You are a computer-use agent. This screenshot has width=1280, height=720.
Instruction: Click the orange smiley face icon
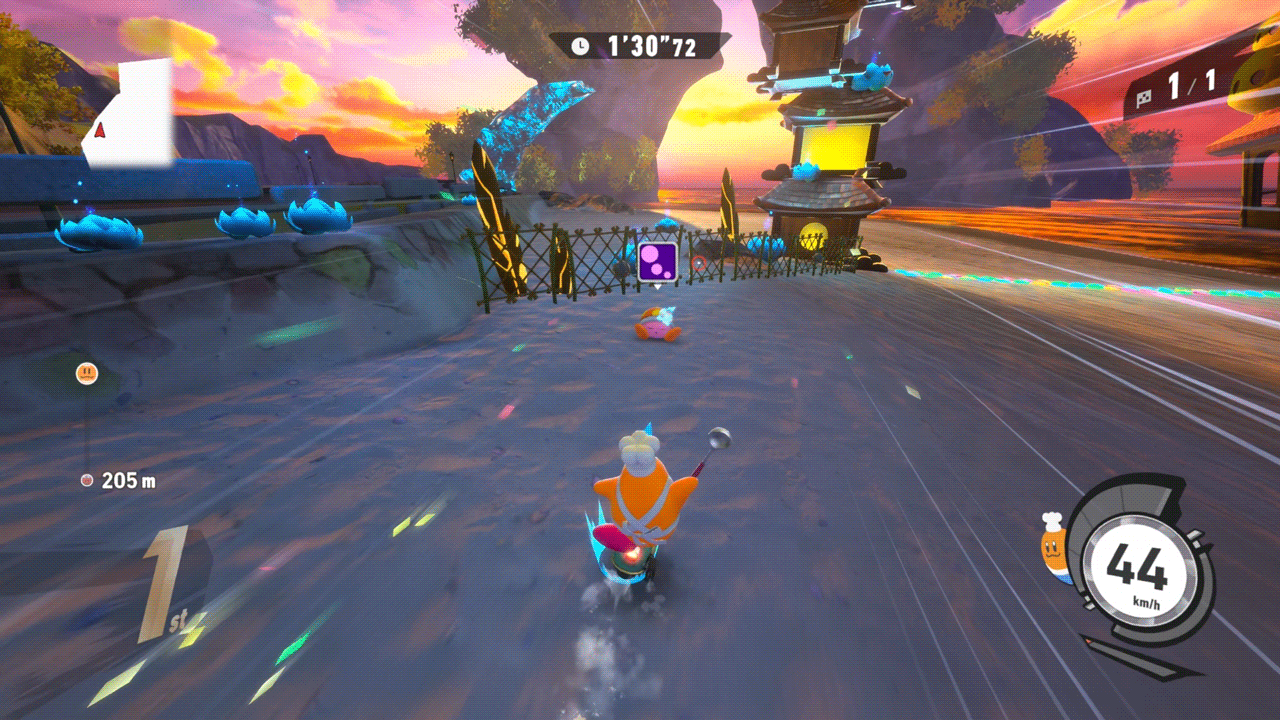point(87,374)
